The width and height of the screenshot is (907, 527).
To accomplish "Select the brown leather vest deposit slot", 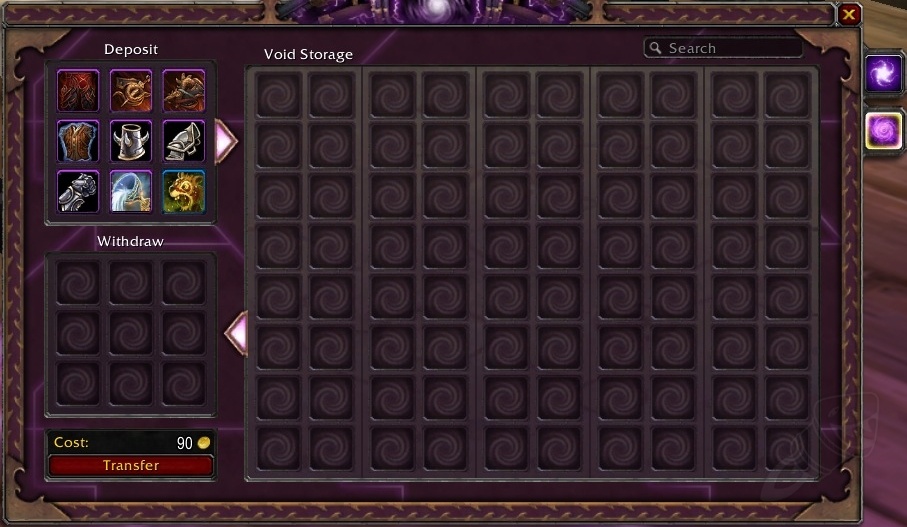I will point(78,141).
